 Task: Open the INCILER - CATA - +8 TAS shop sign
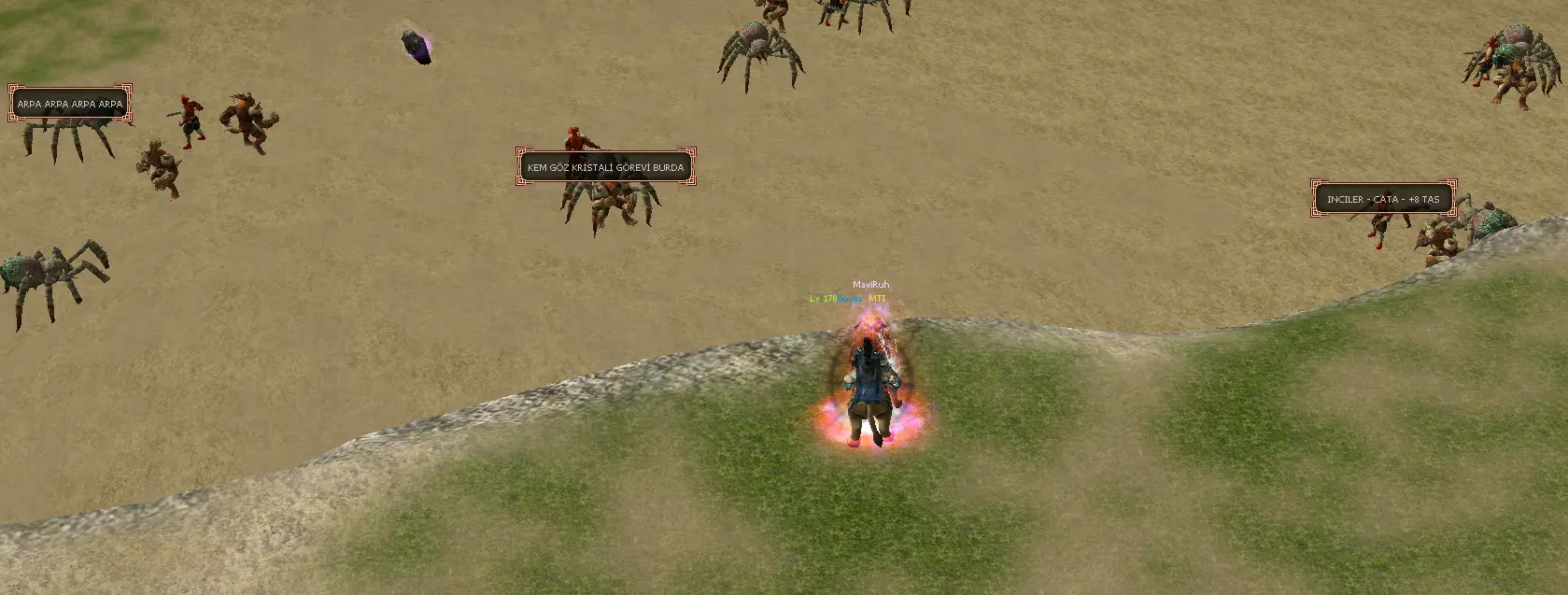pos(1383,199)
